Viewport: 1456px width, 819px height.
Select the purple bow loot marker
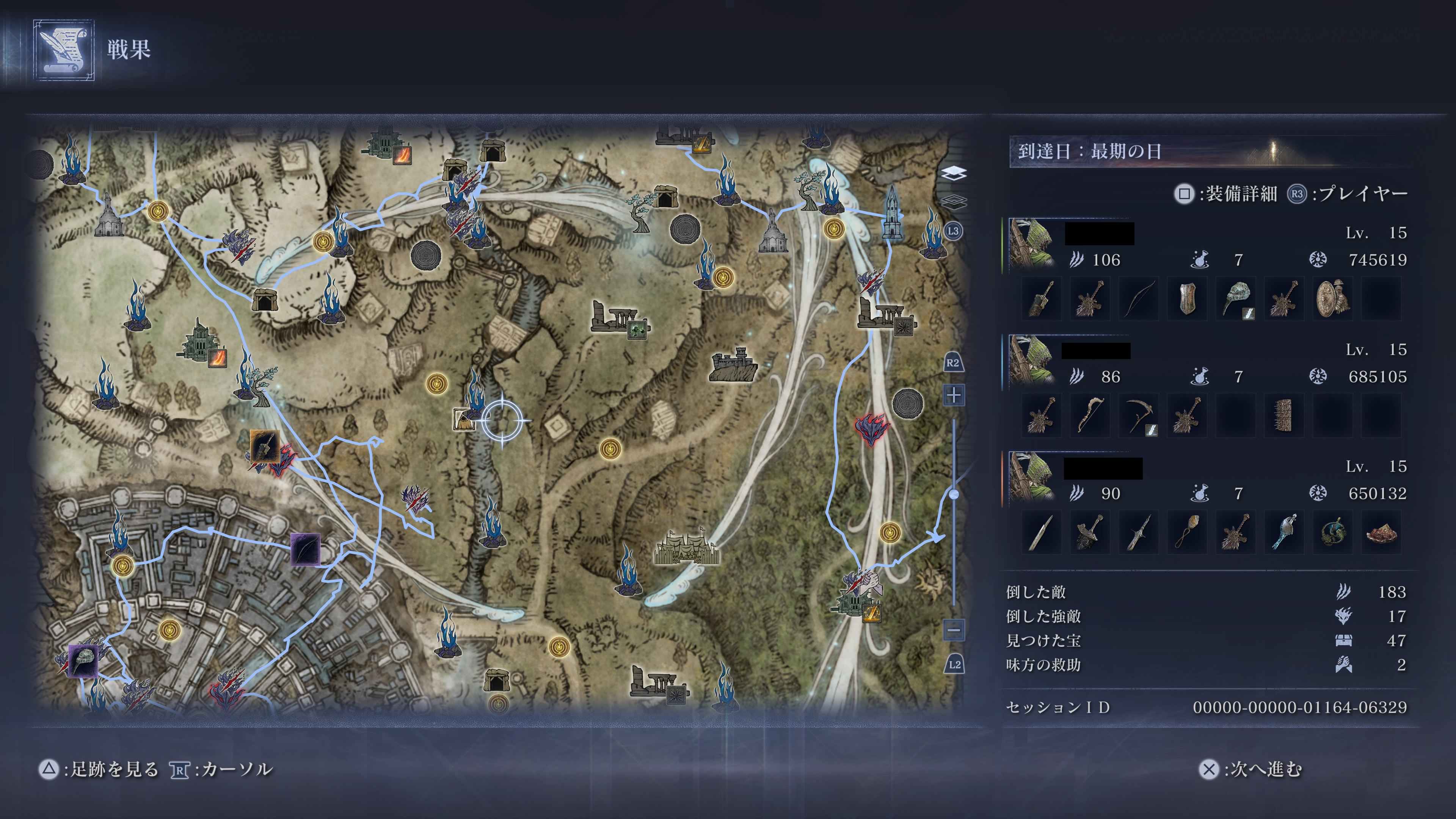point(305,549)
